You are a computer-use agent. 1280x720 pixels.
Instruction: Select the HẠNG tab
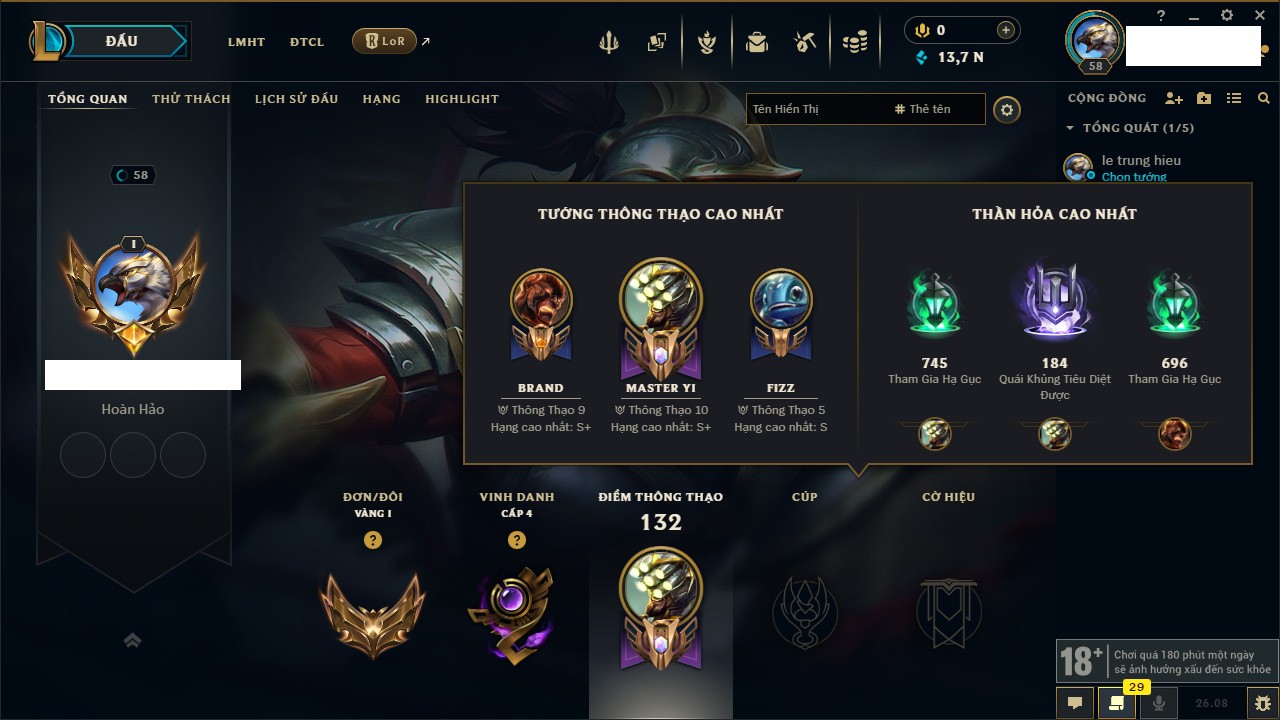click(x=381, y=99)
